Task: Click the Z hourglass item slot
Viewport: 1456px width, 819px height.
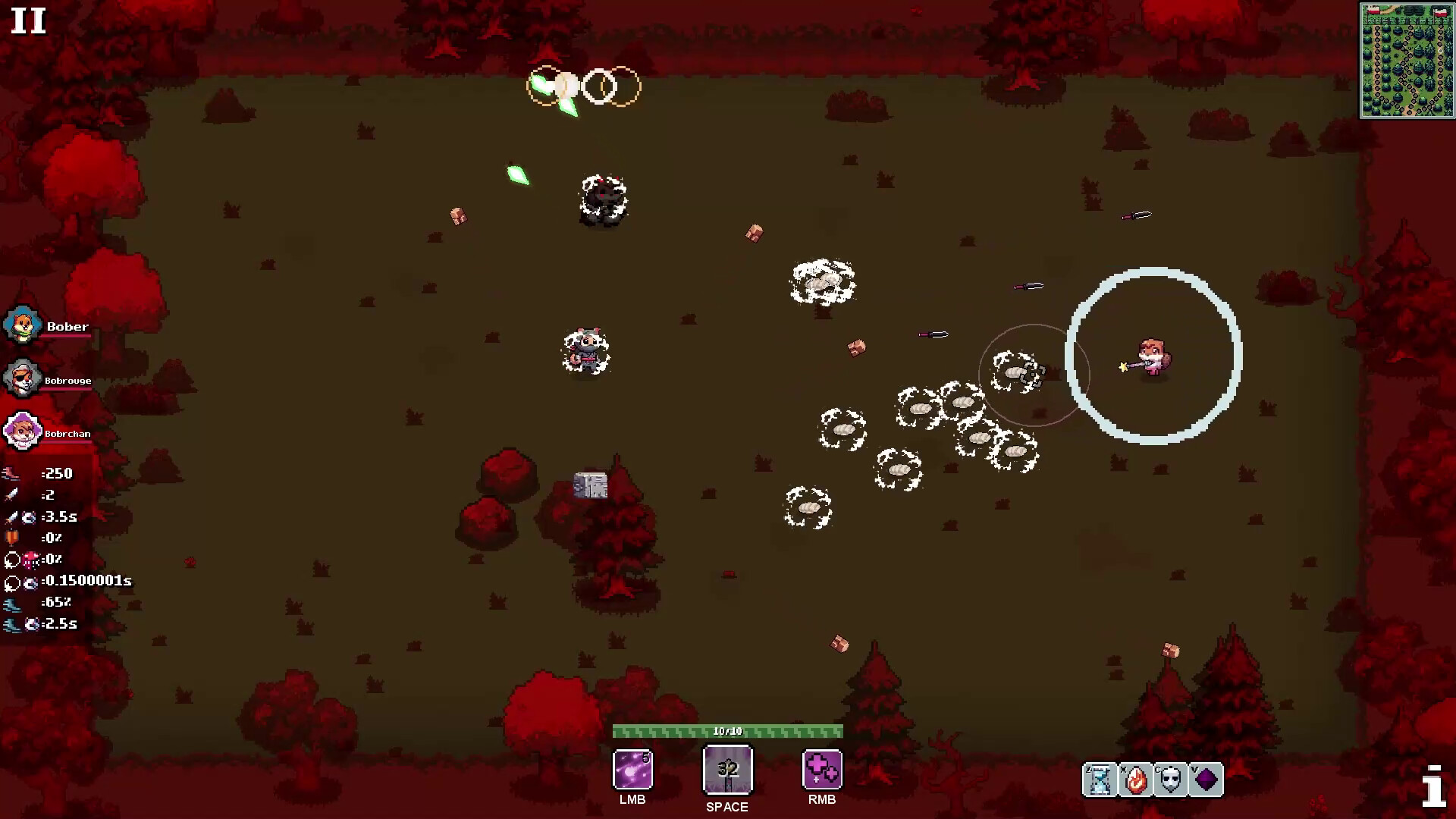Action: [x=1098, y=780]
